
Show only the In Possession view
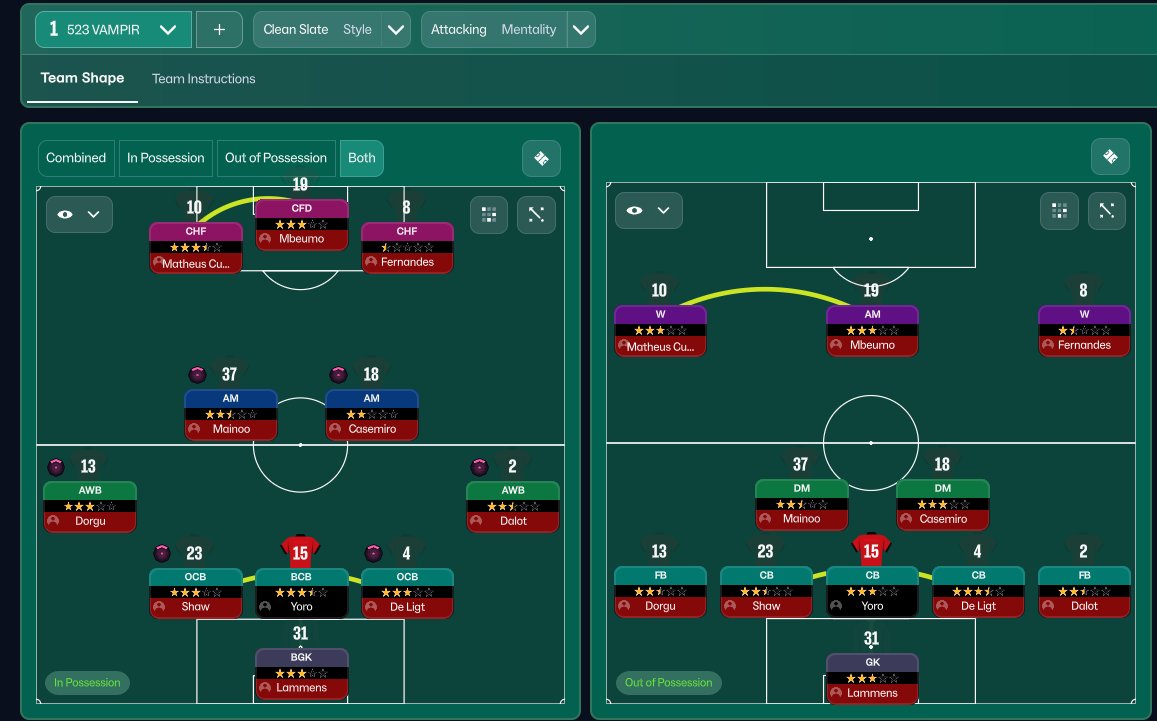point(166,158)
